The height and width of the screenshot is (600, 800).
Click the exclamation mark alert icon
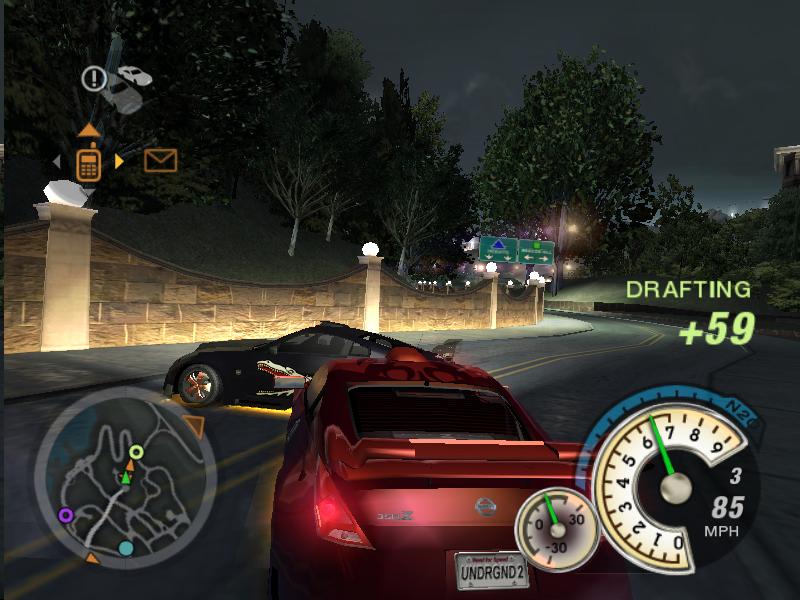pos(94,77)
